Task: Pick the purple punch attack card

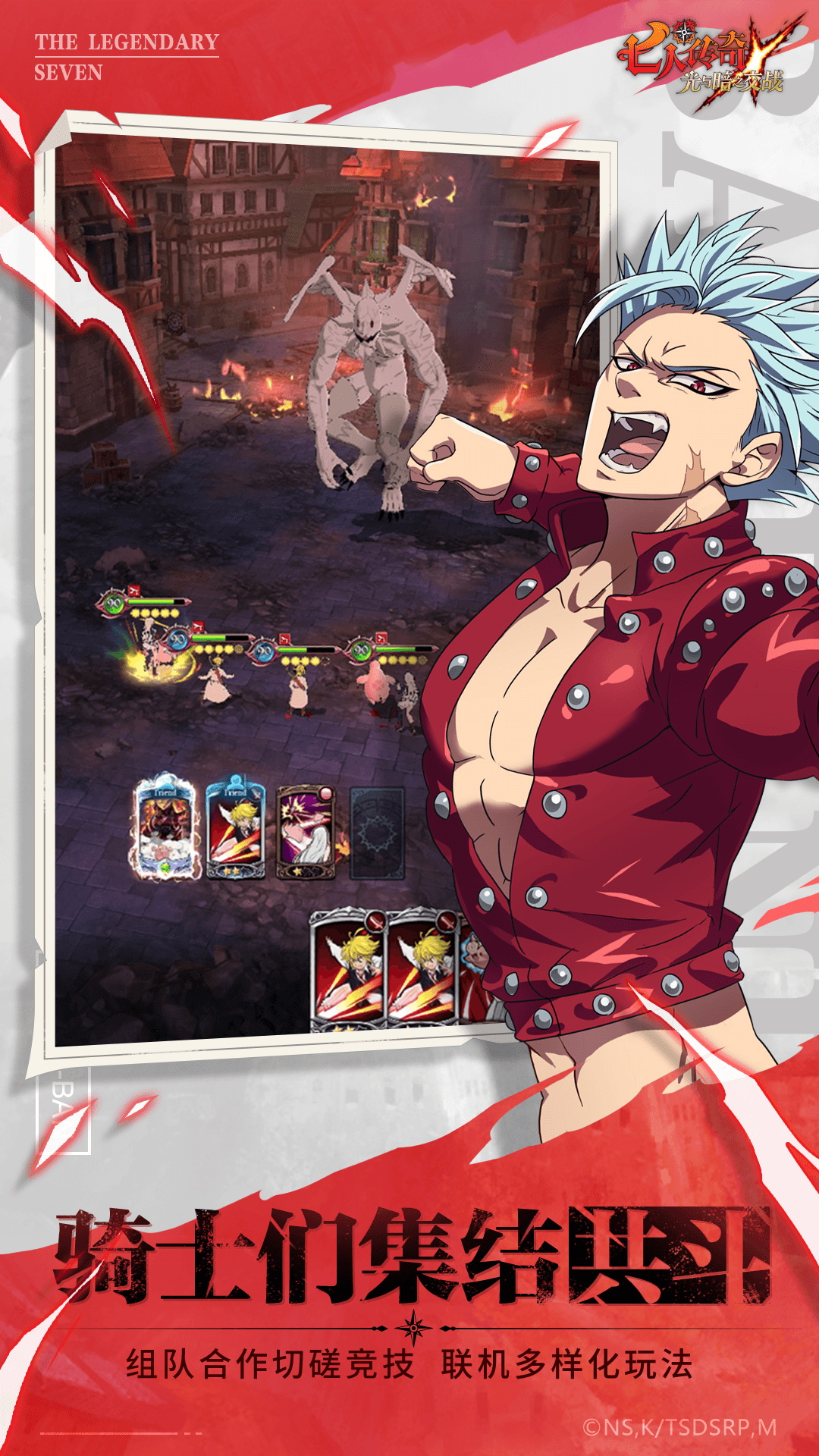Action: click(x=306, y=832)
